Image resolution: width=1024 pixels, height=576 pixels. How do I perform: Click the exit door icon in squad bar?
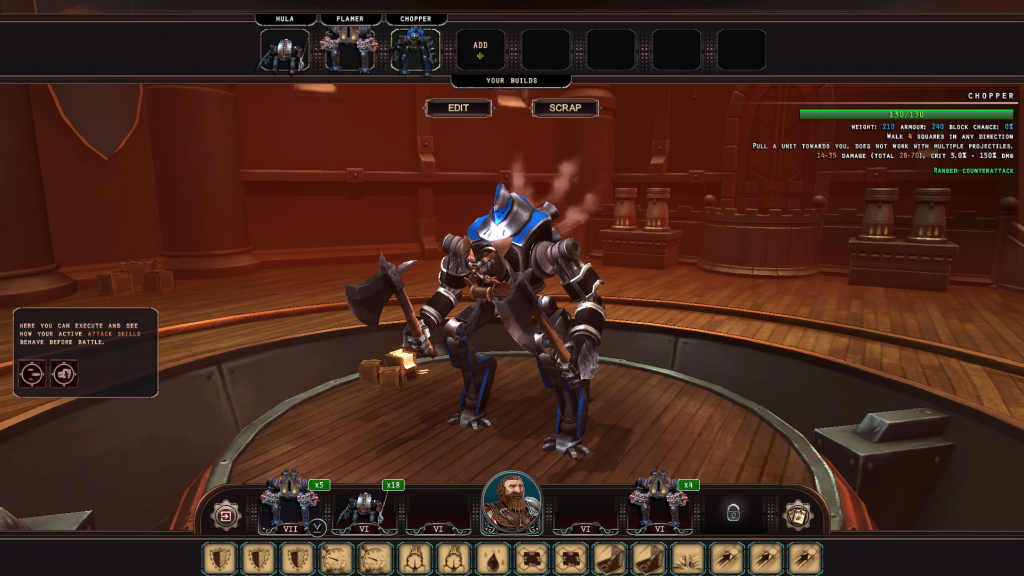pyautogui.click(x=226, y=515)
